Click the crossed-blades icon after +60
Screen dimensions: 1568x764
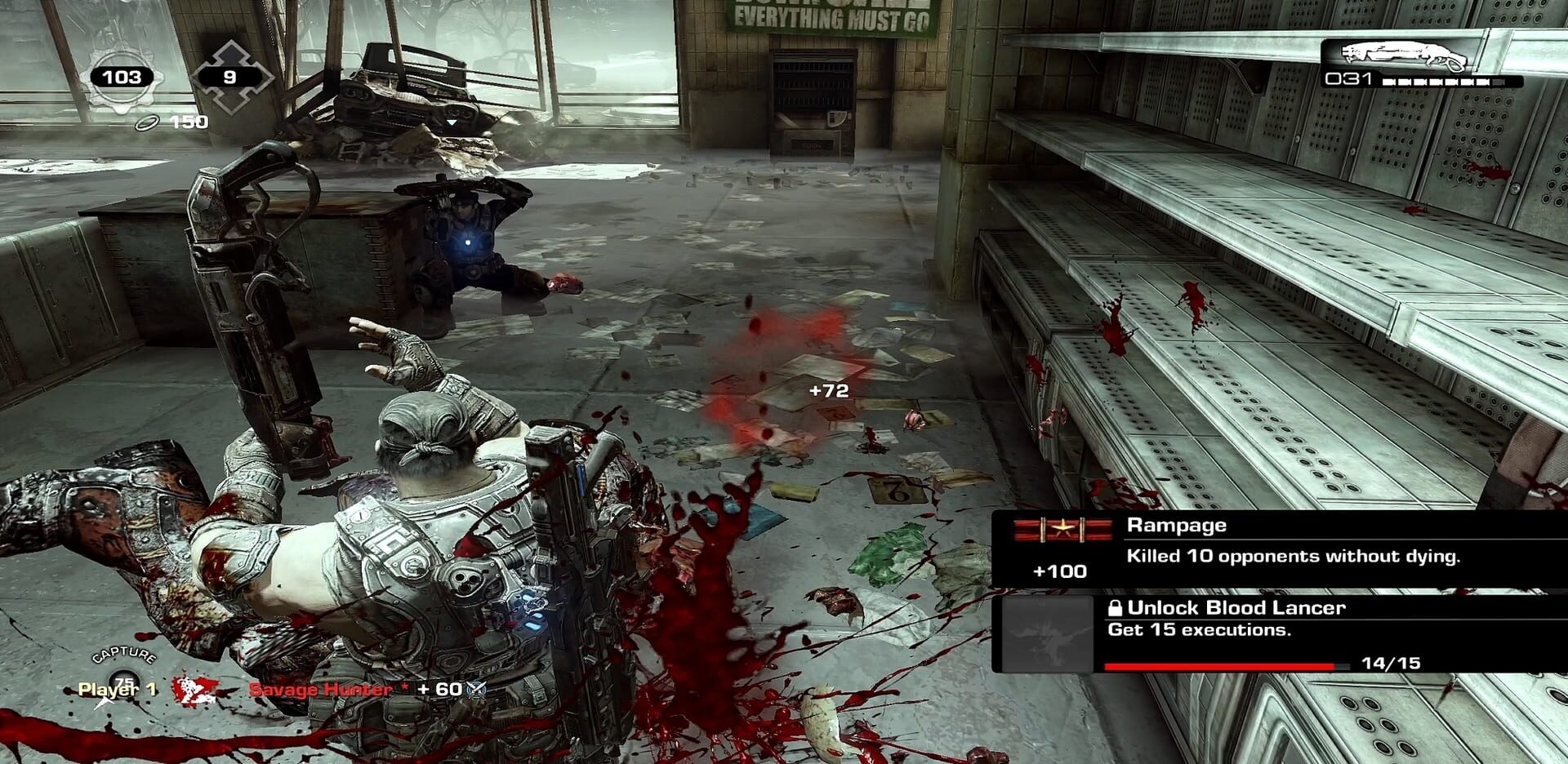point(476,690)
